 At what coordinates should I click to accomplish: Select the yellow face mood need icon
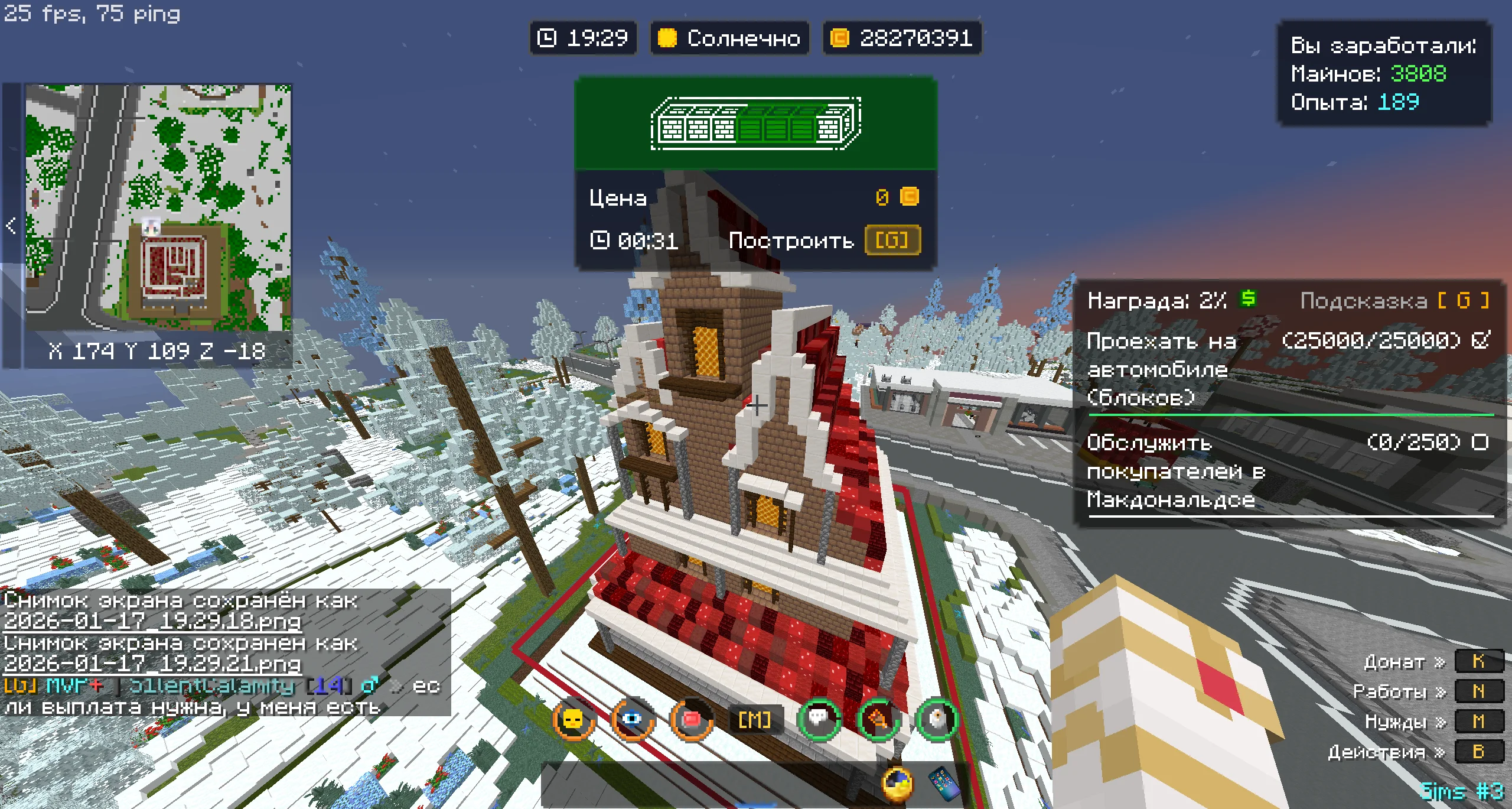tap(573, 719)
